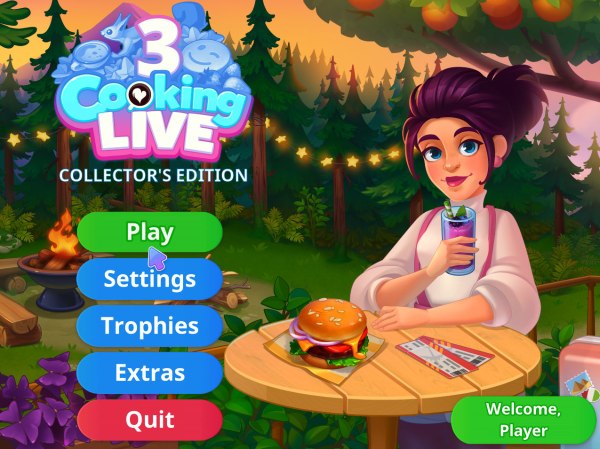Start the game with the Play button

[150, 232]
